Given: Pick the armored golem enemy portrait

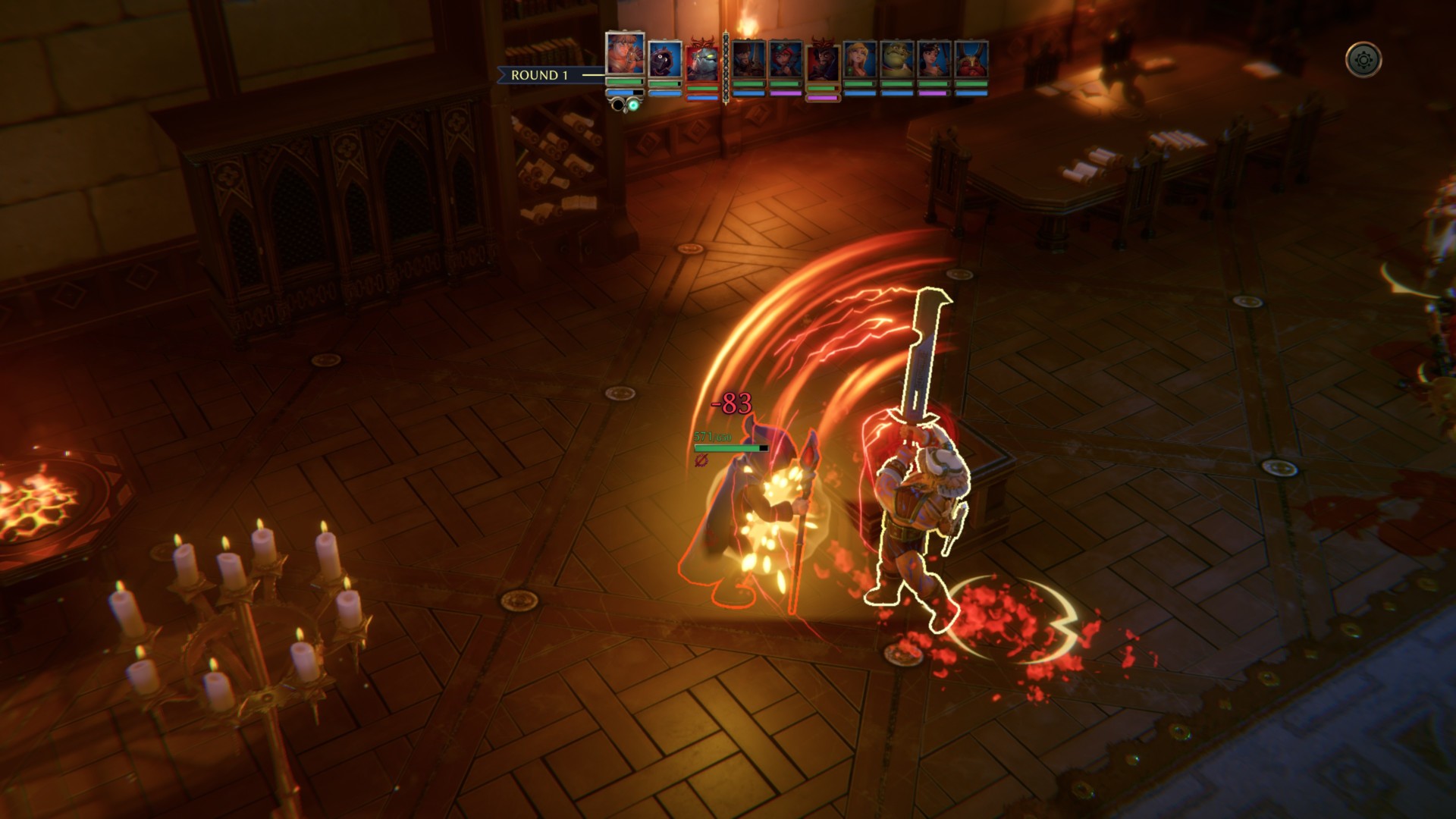Looking at the screenshot, I should 702,62.
